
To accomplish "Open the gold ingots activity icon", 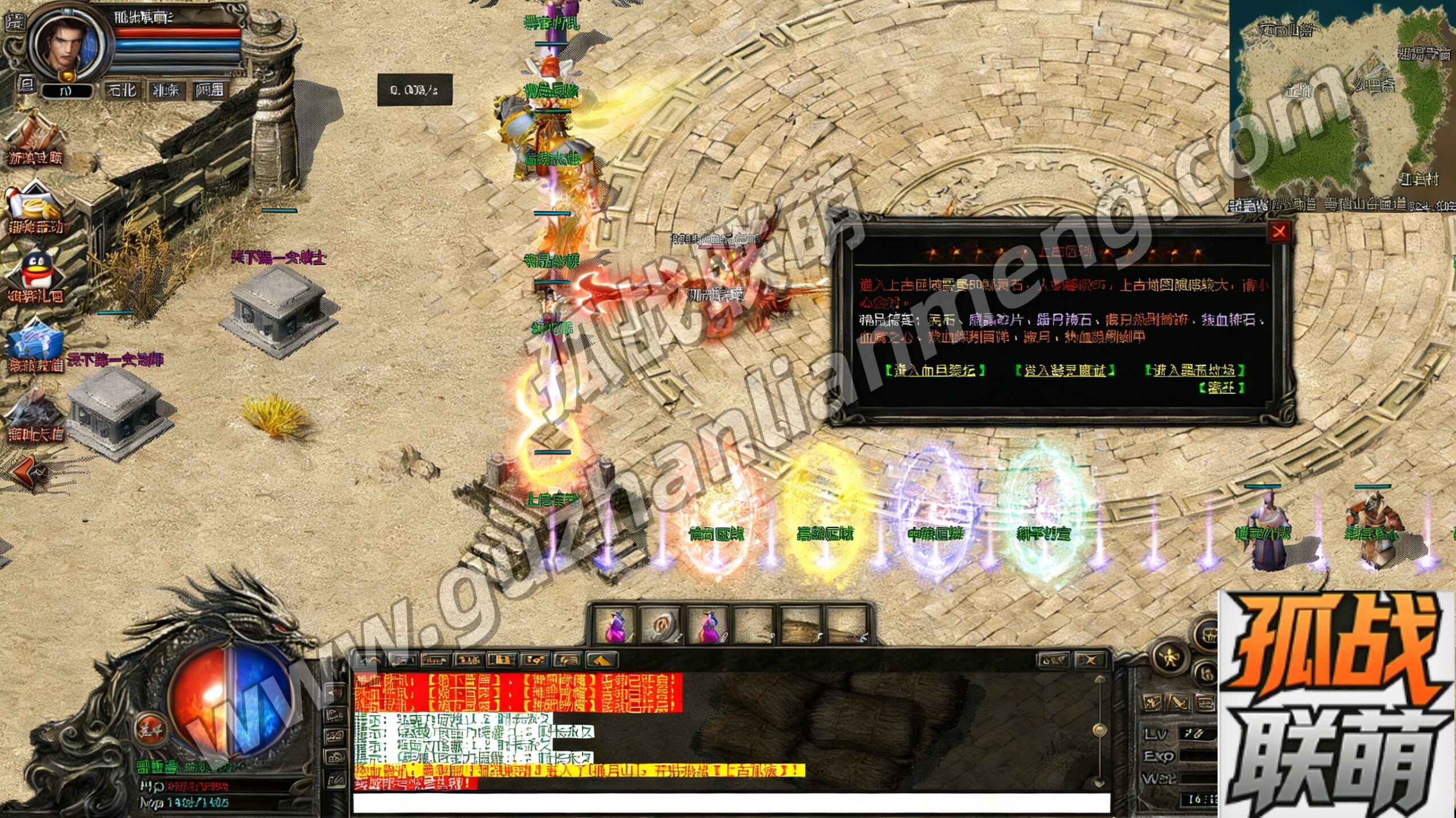I will 35,205.
